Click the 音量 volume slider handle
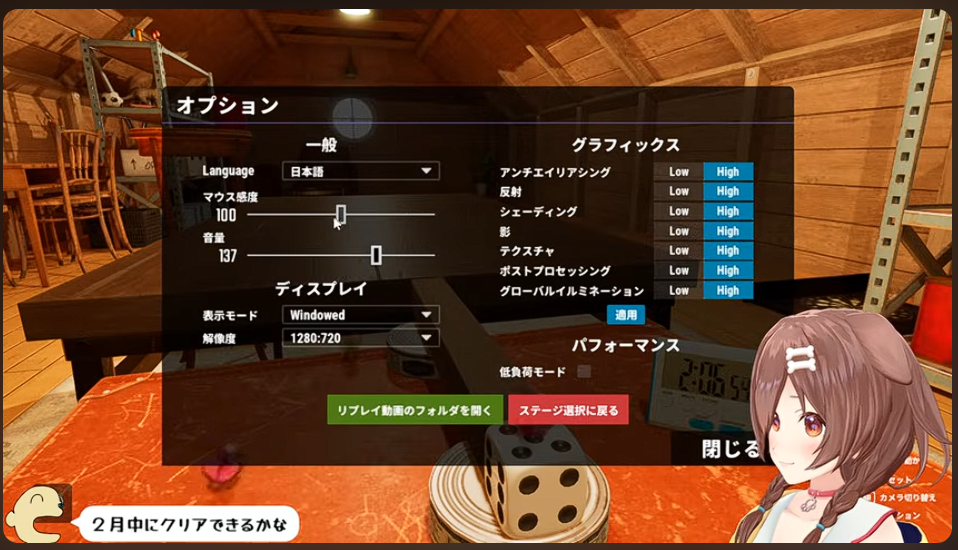 pyautogui.click(x=376, y=255)
